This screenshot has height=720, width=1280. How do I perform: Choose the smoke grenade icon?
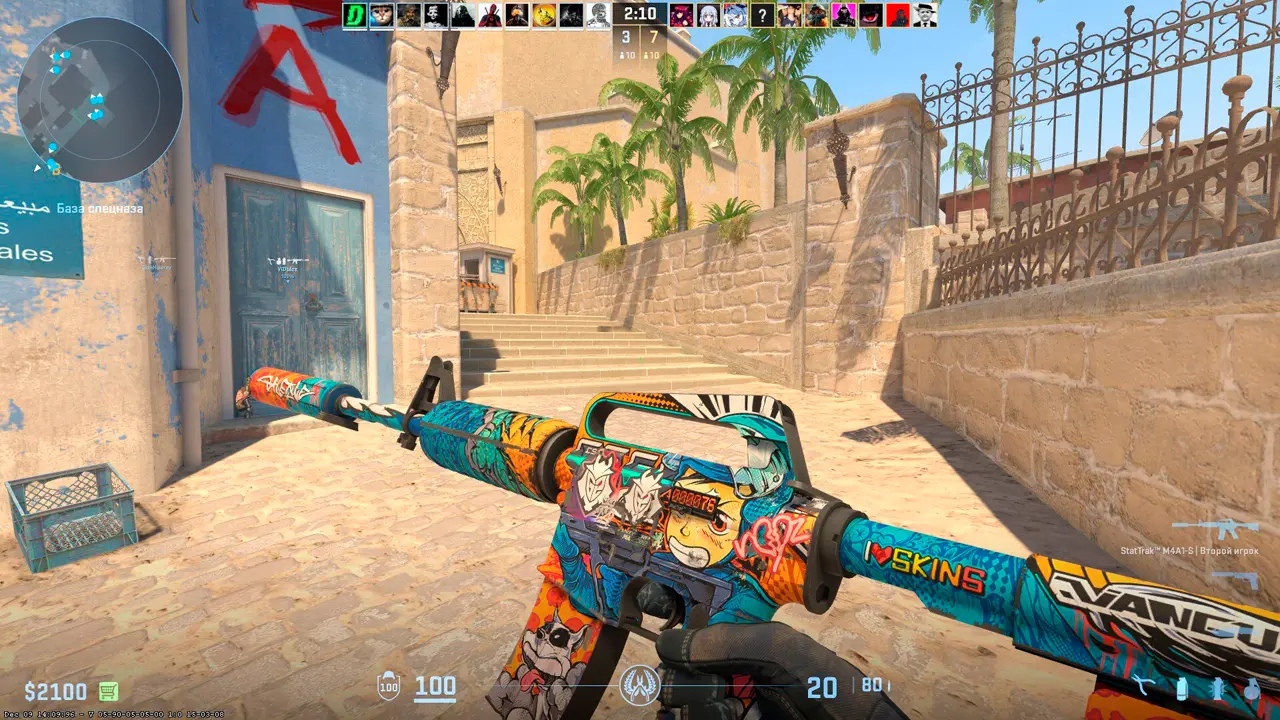1182,689
